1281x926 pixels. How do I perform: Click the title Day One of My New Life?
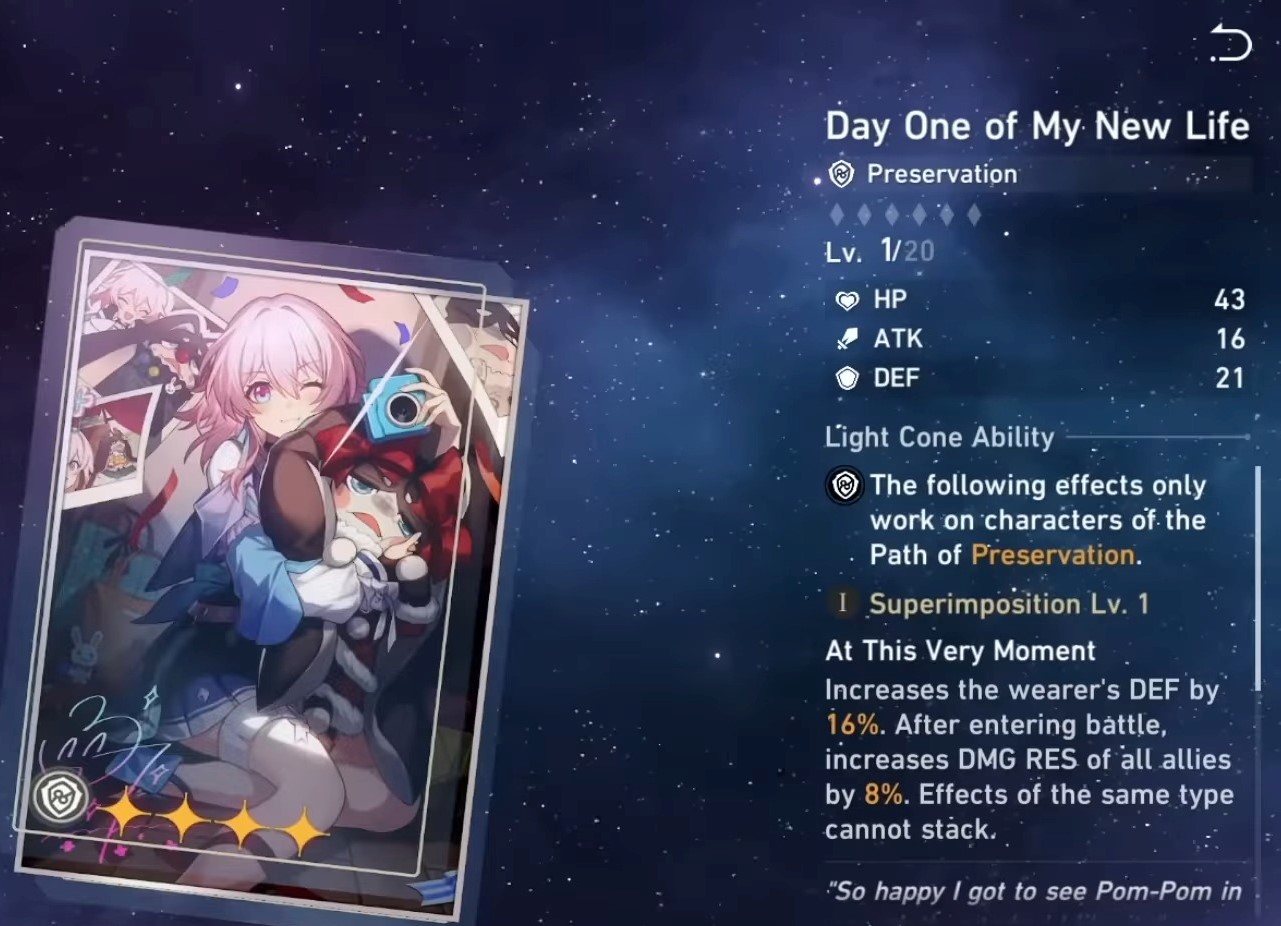pos(1037,126)
